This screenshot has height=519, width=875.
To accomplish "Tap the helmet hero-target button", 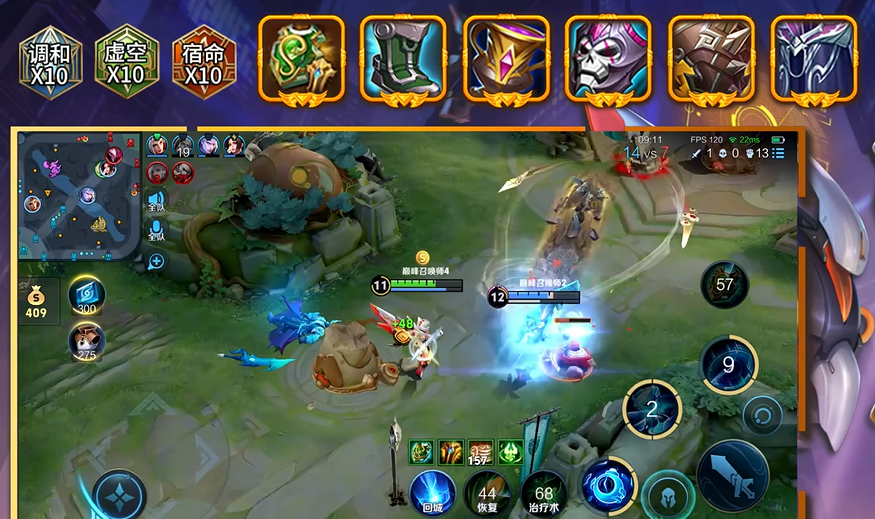I will point(668,495).
